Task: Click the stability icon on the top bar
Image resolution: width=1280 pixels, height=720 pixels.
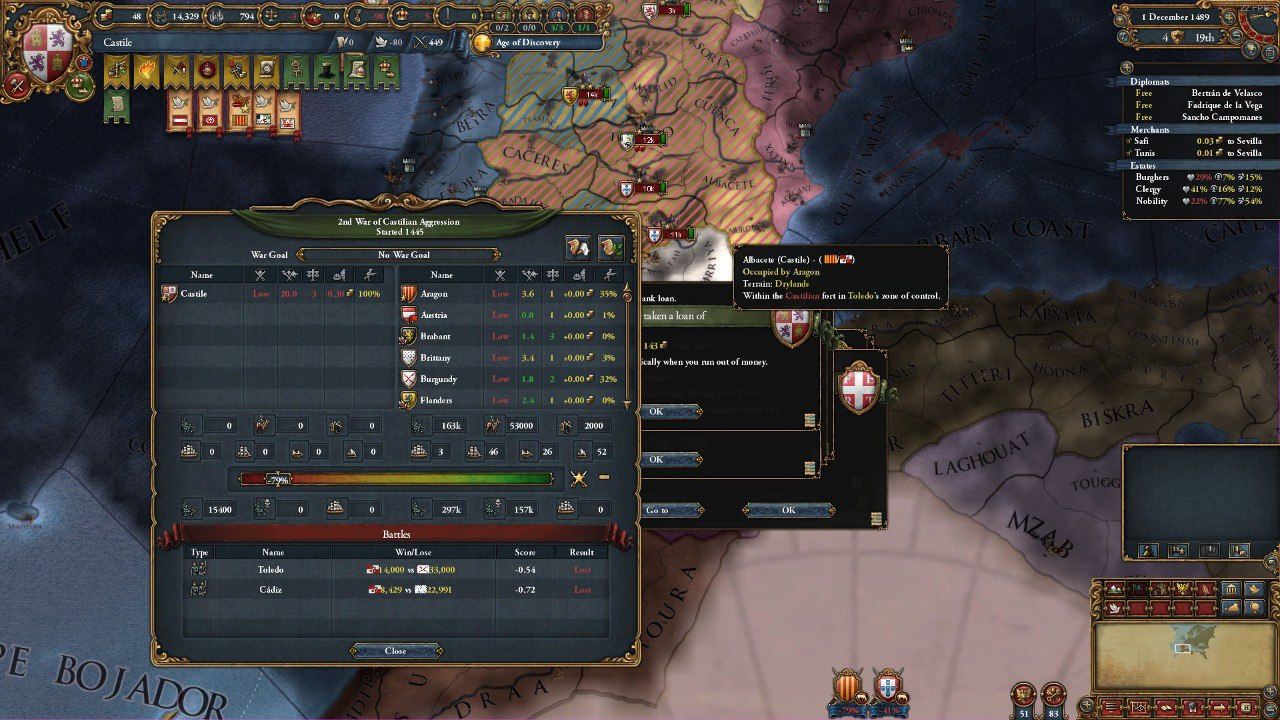Action: [x=272, y=15]
